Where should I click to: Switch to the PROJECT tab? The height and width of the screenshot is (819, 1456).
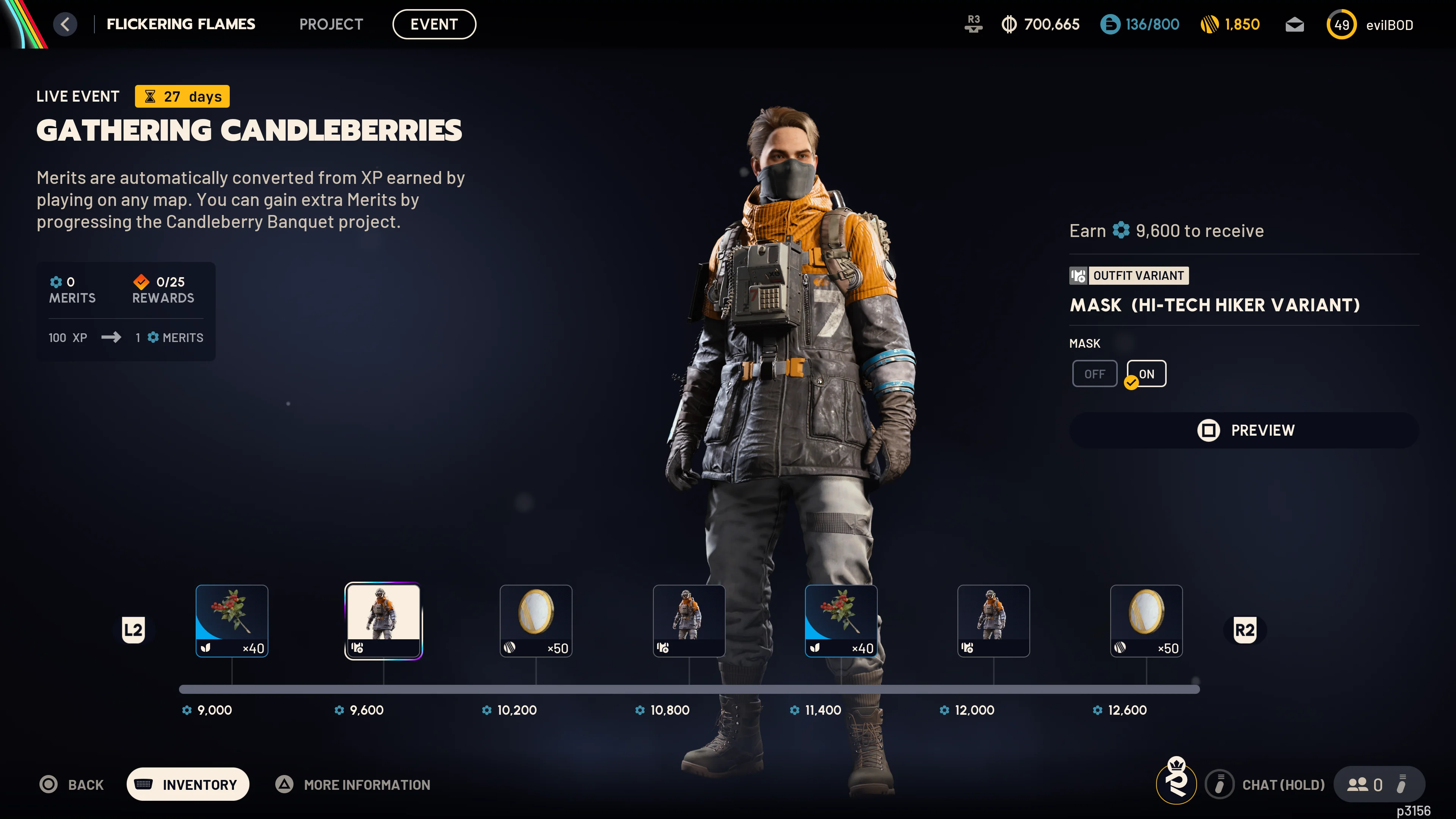click(331, 24)
